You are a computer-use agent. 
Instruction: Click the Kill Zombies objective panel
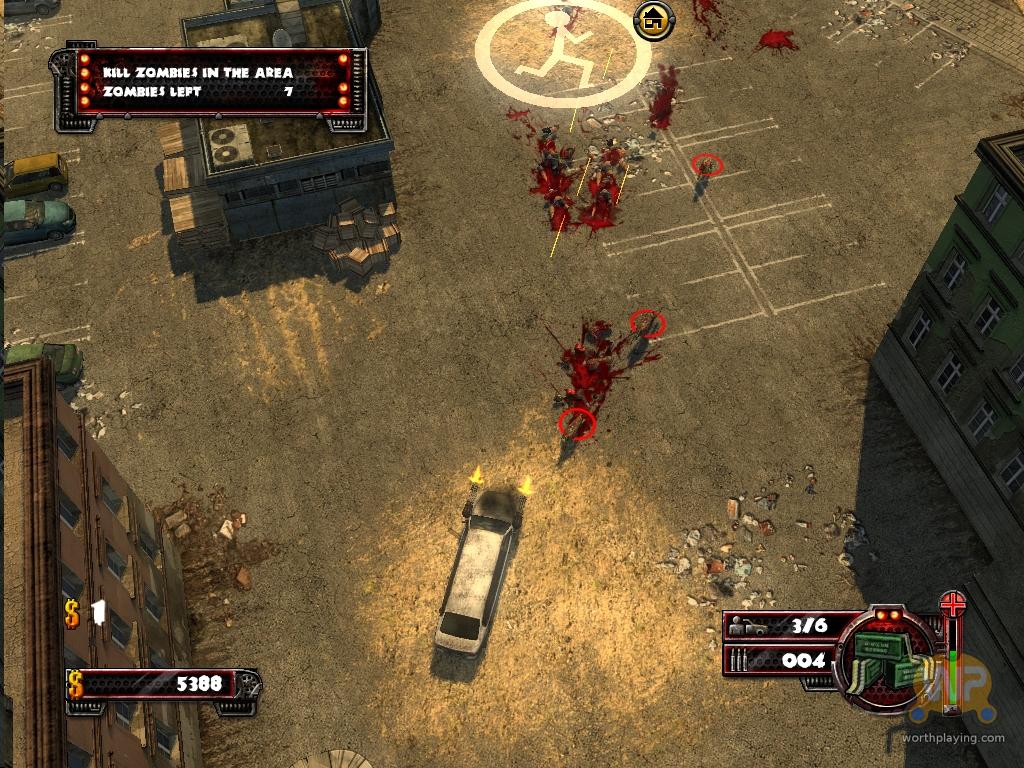tap(212, 82)
